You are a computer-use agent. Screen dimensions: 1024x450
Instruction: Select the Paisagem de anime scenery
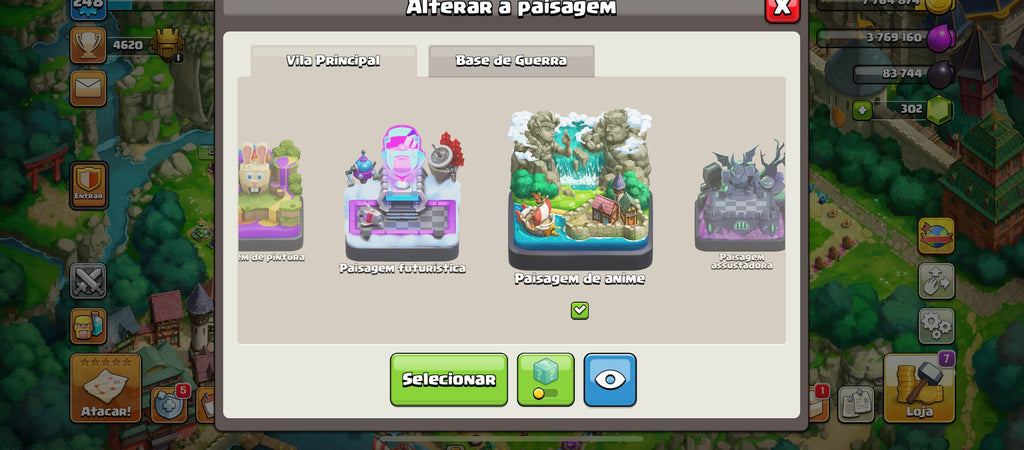579,190
